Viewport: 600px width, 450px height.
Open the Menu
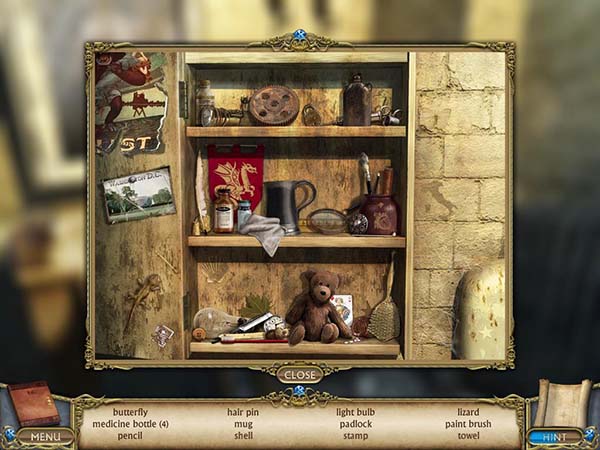pos(45,436)
